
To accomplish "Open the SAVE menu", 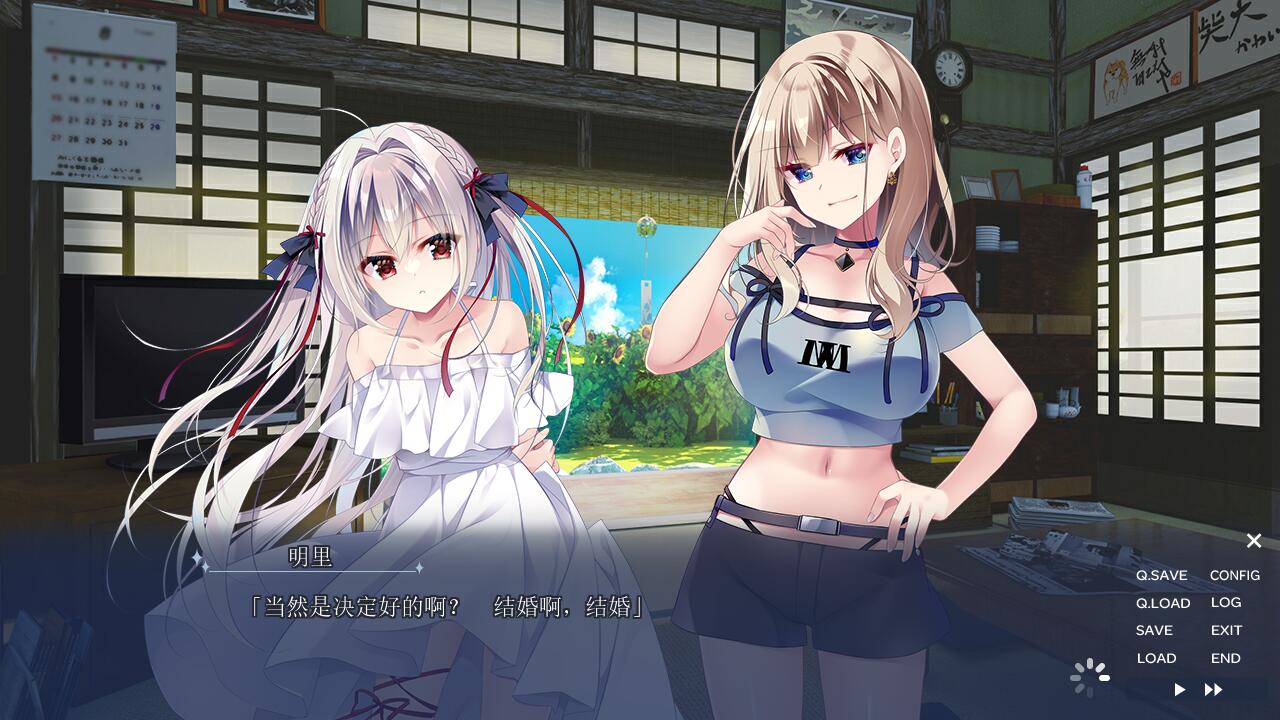I will [1154, 630].
